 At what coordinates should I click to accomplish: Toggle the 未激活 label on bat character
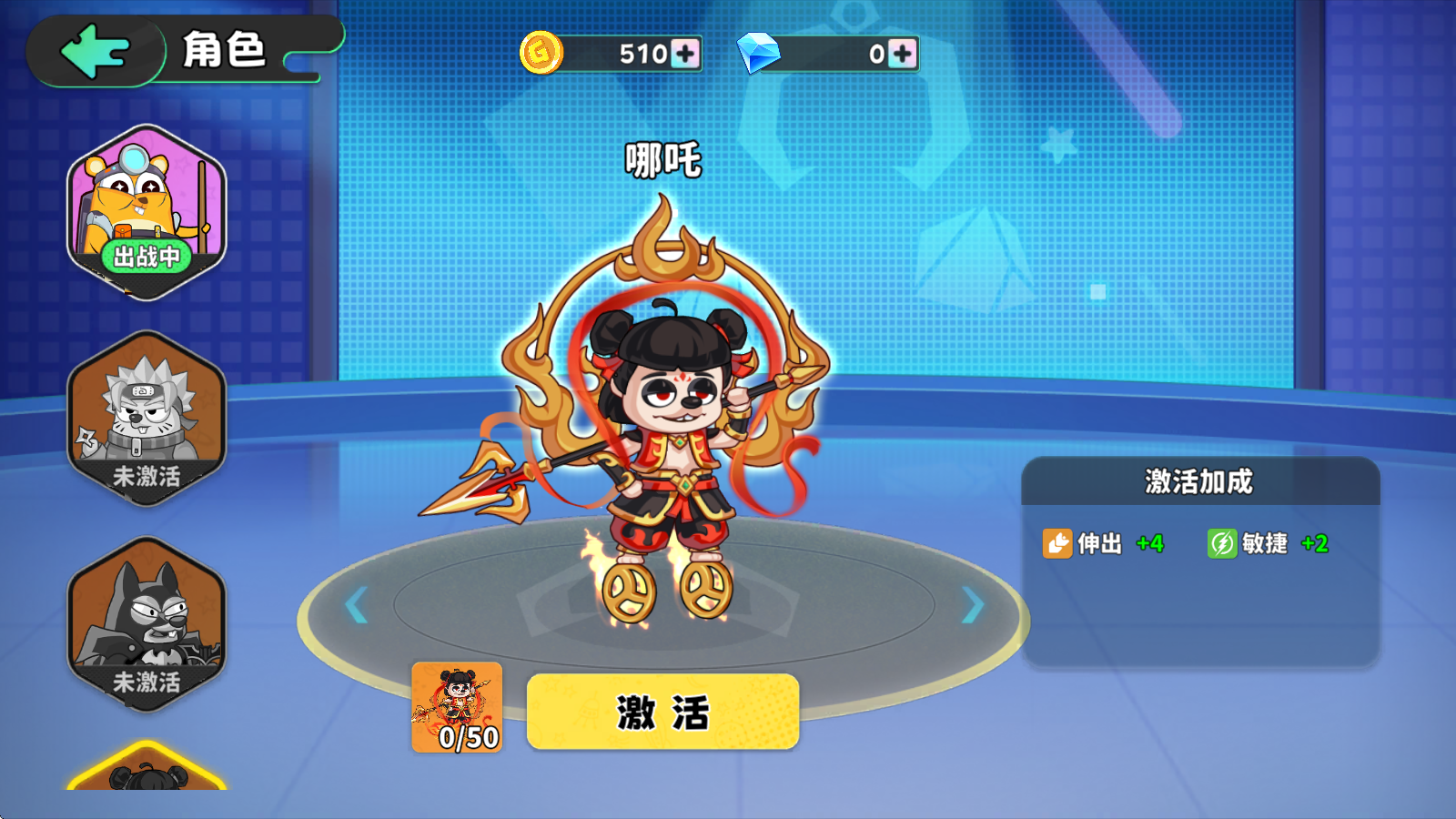click(146, 678)
